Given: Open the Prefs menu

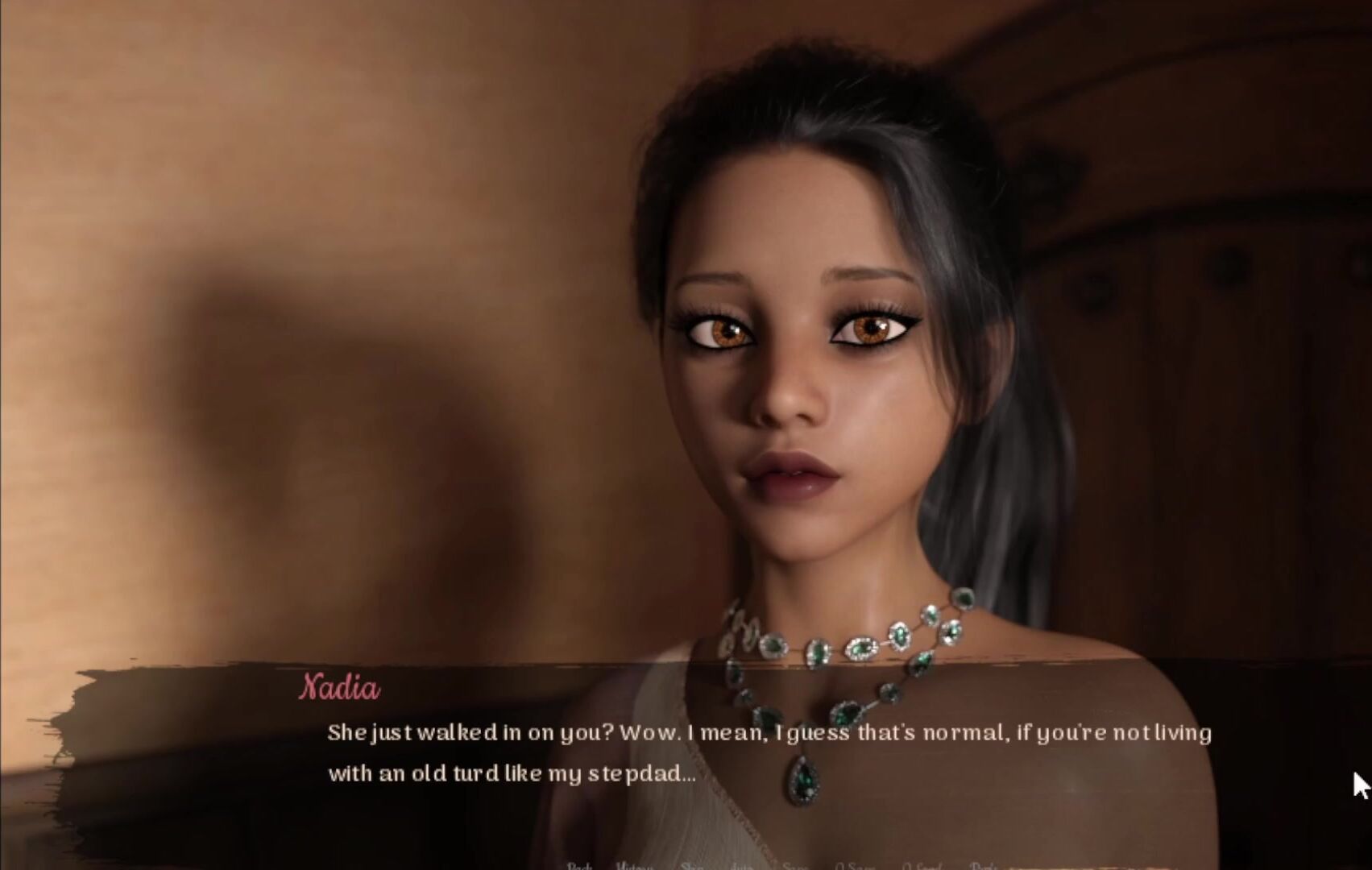Looking at the screenshot, I should tap(984, 866).
